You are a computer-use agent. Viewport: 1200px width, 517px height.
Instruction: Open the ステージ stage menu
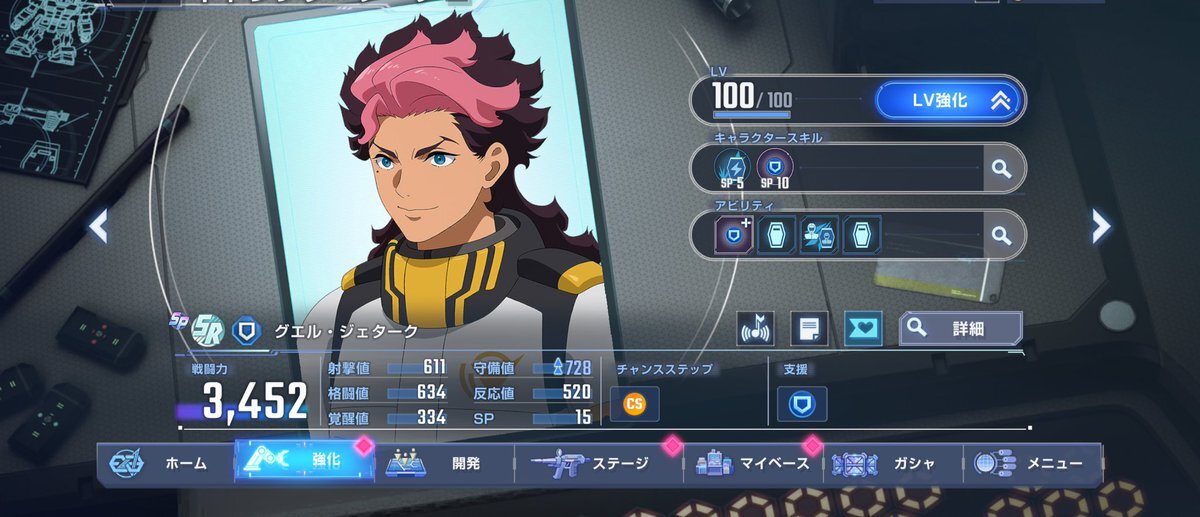pyautogui.click(x=597, y=464)
